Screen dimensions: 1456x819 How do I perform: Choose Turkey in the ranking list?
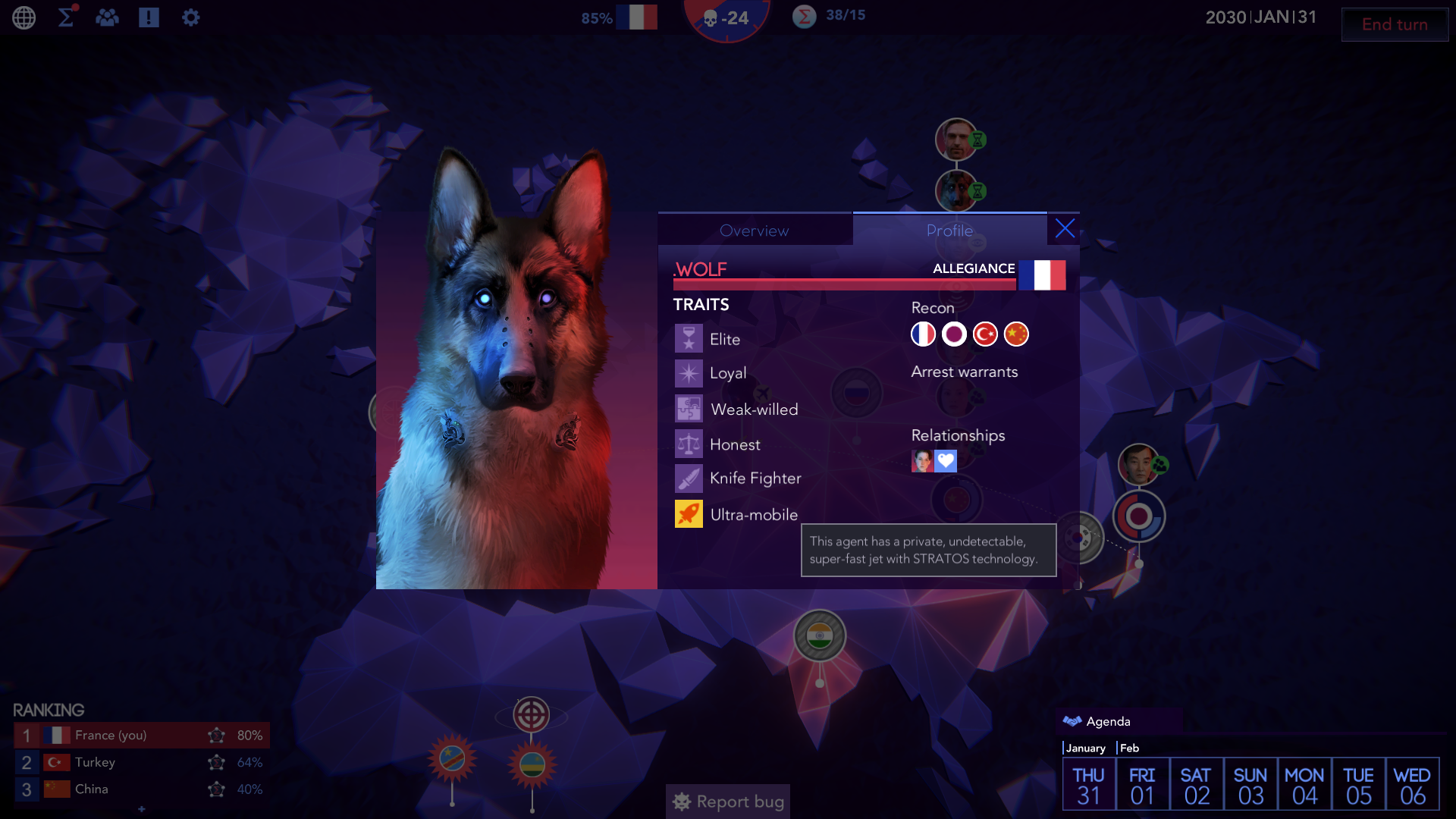pyautogui.click(x=95, y=762)
